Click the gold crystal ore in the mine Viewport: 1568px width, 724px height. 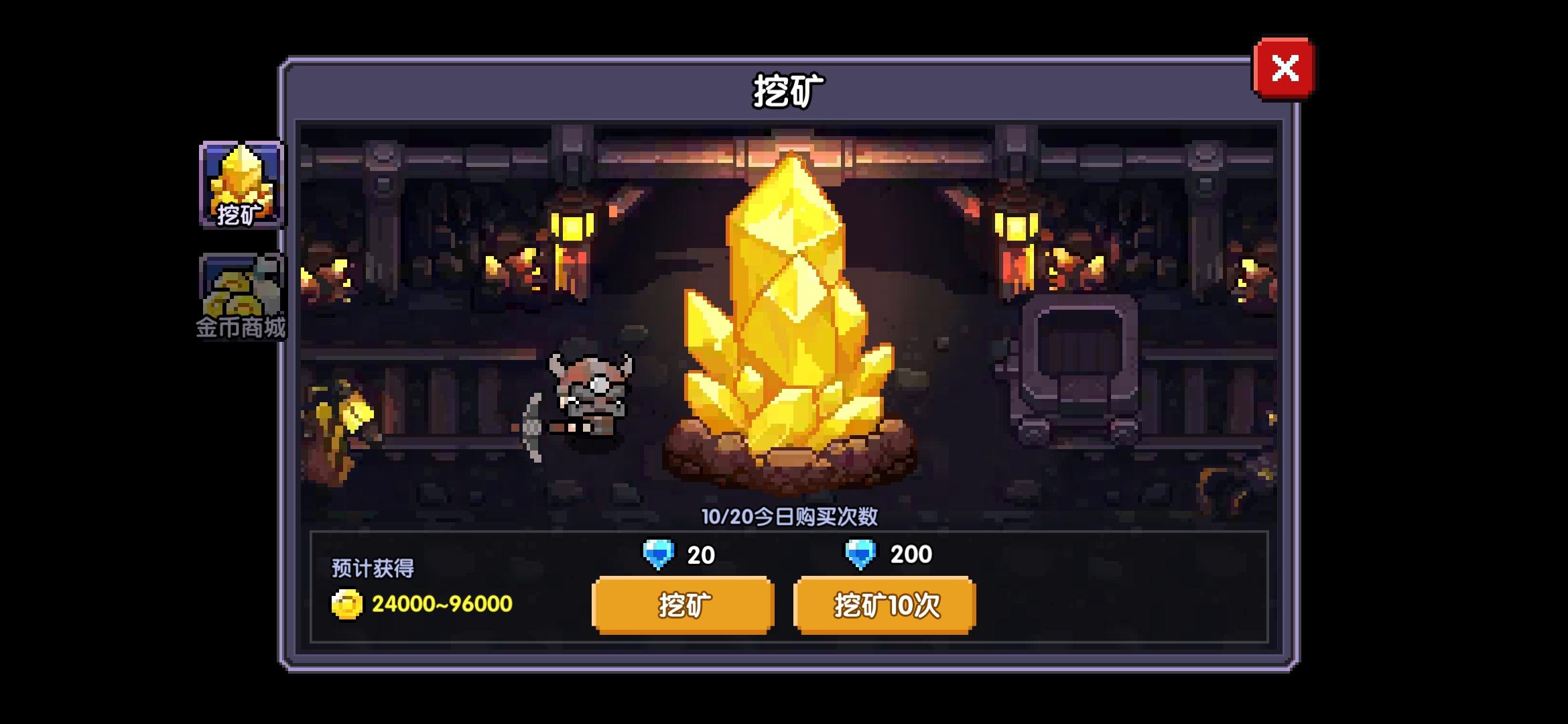coord(784,302)
